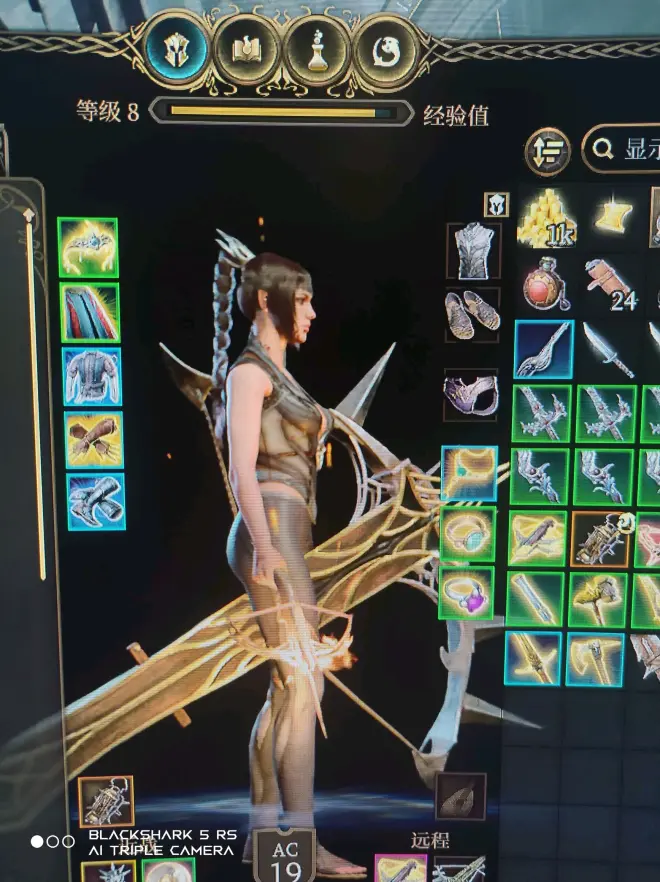This screenshot has width=660, height=882.
Task: Open the helmet equipment tab
Action: 177,48
